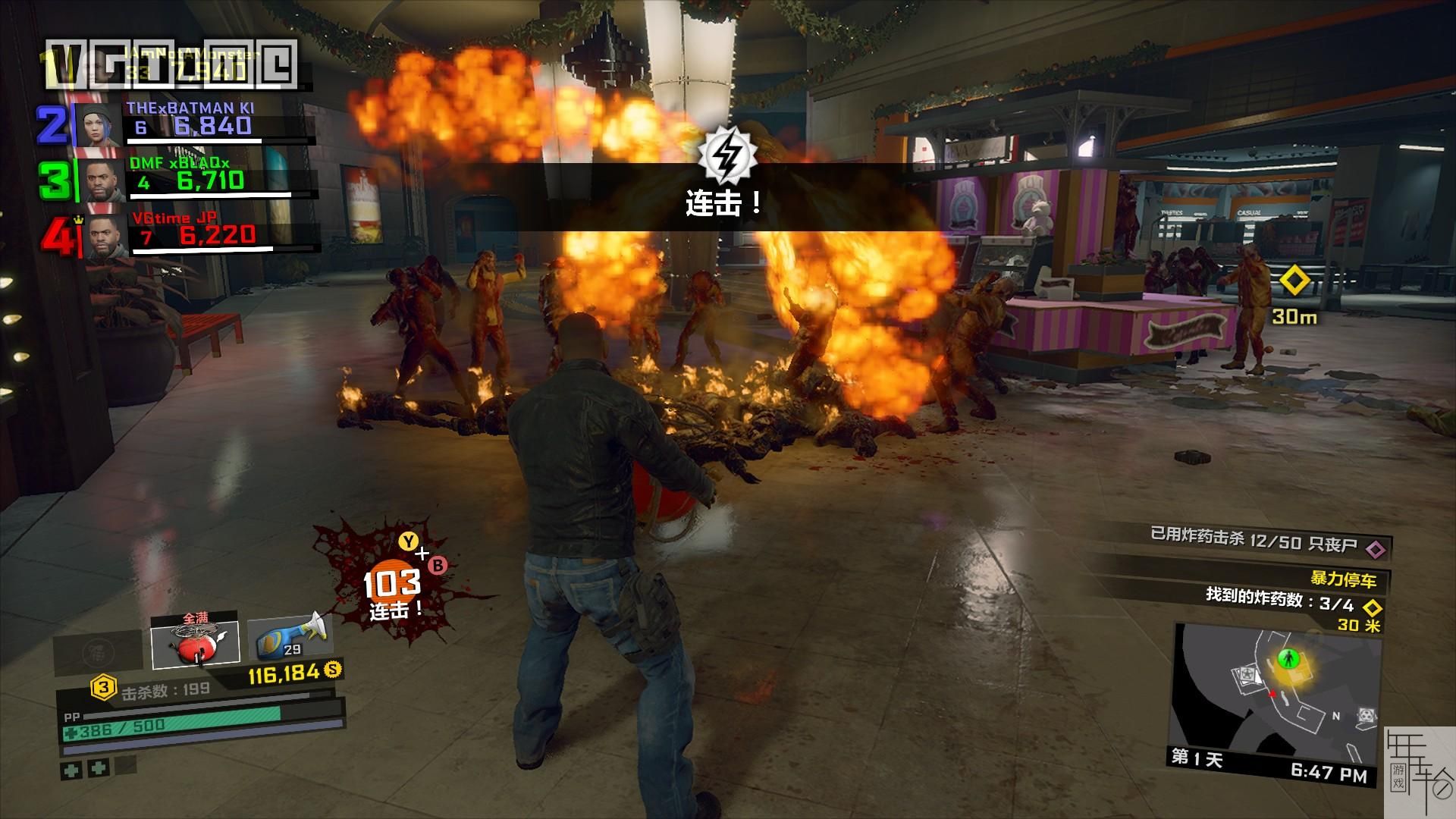
Task: Click the yellow 30m waypoint marker
Action: pyautogui.click(x=1294, y=281)
